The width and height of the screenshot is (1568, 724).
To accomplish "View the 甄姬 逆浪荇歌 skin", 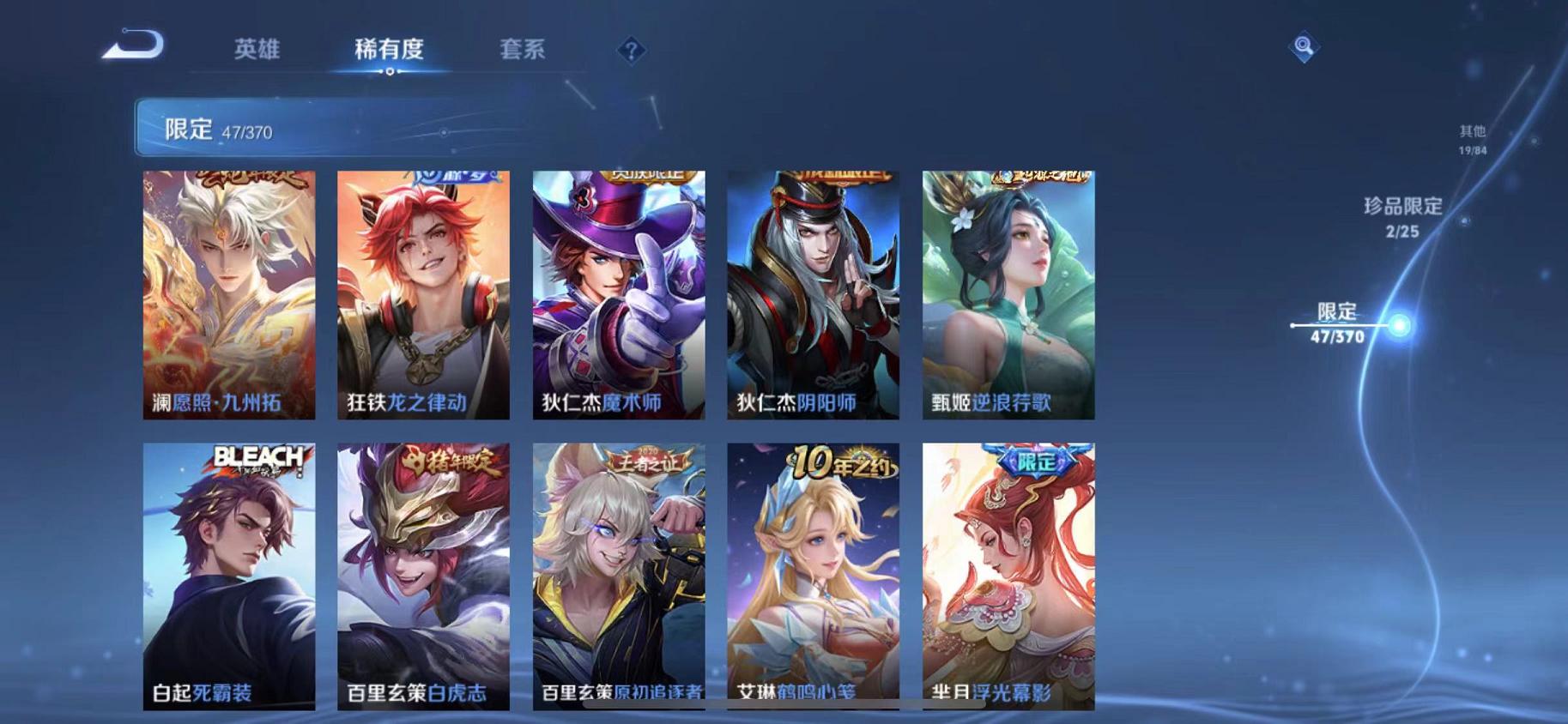I will pos(1008,292).
